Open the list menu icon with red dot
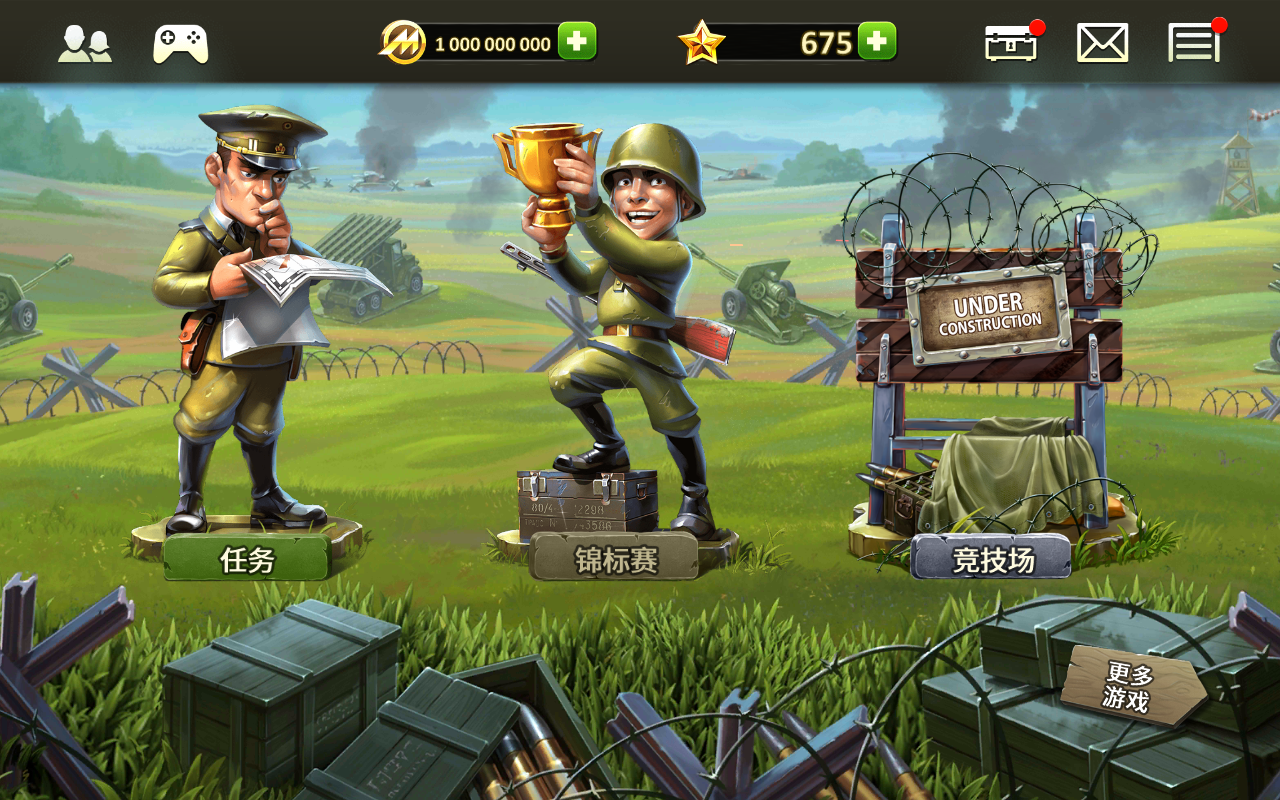1280x800 pixels. click(x=1194, y=44)
